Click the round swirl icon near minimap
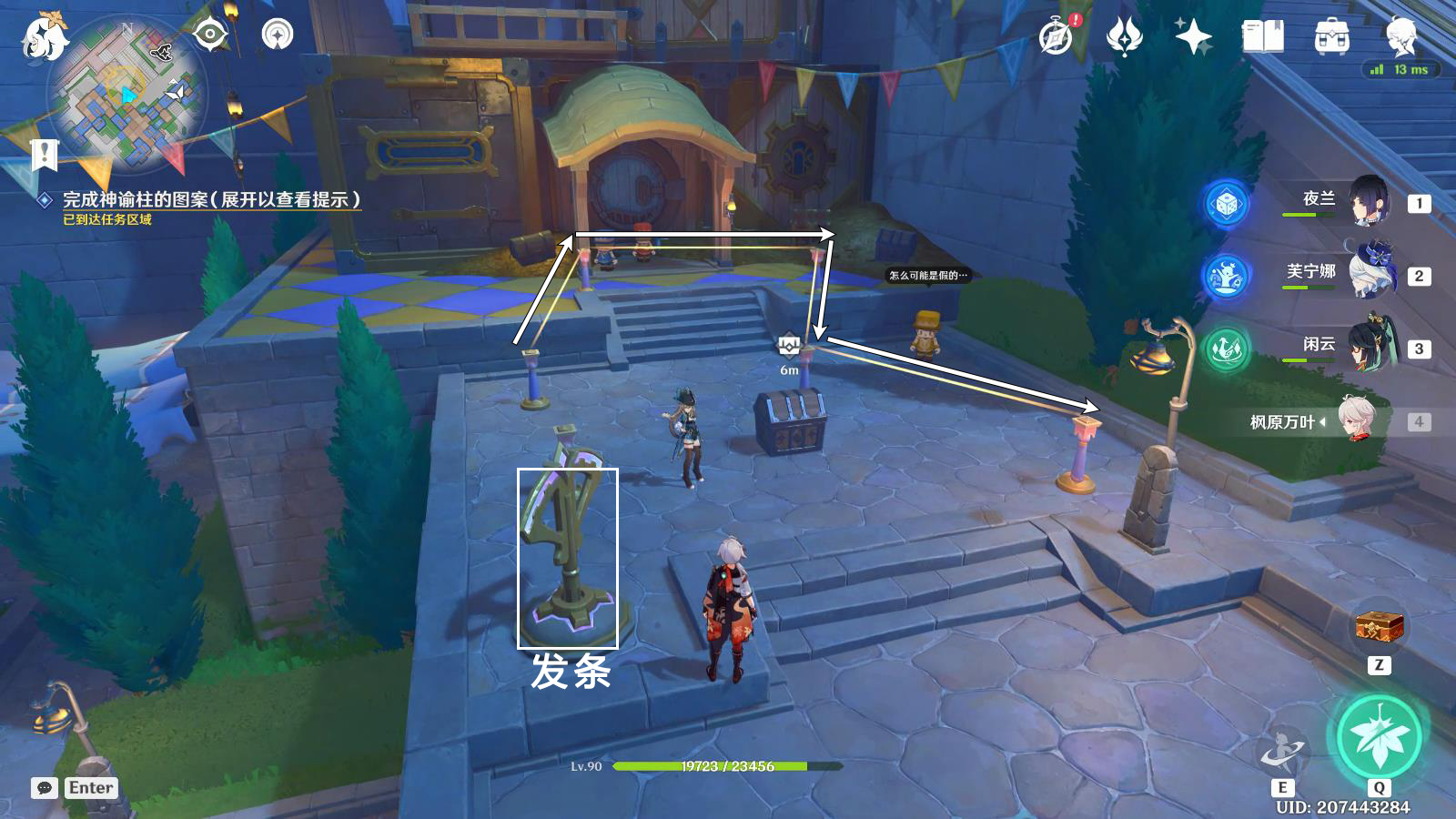The width and height of the screenshot is (1456, 819). click(278, 35)
